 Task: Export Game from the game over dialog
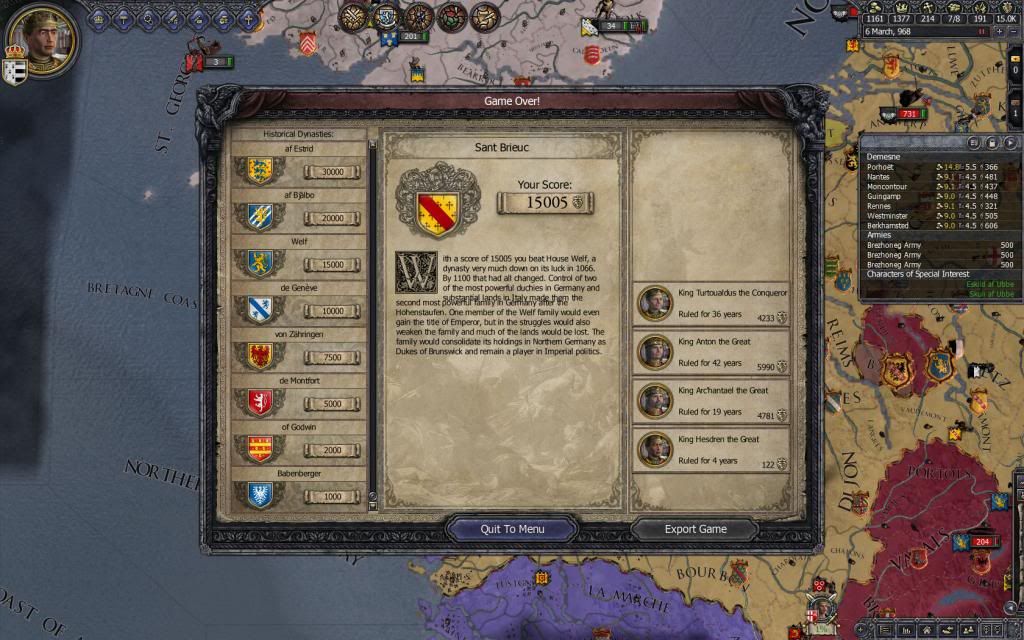[x=695, y=529]
